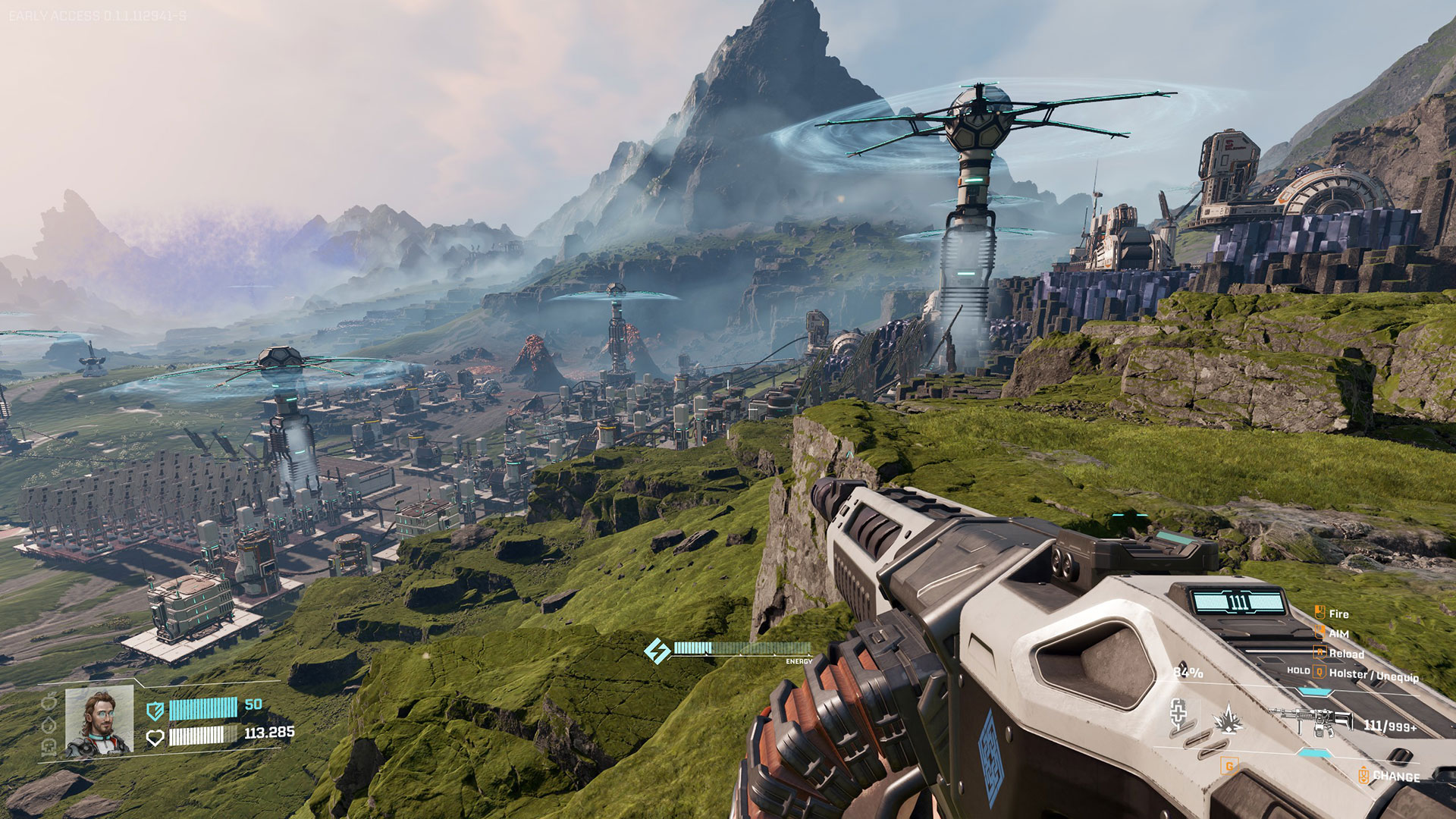The width and height of the screenshot is (1456, 819).
Task: Click the skull status icon beside the portrait
Action: click(49, 747)
